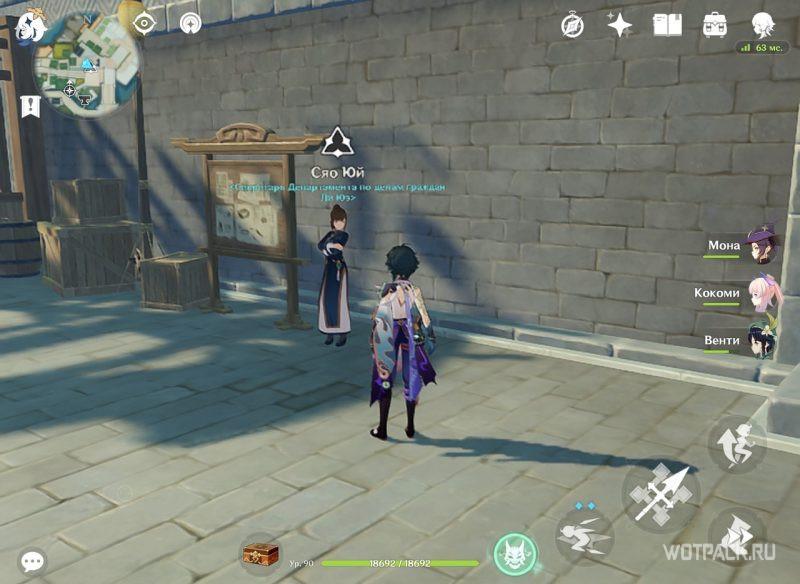Viewport: 800px width, 584px height.
Task: Open the minimap in the corner
Action: (86, 70)
